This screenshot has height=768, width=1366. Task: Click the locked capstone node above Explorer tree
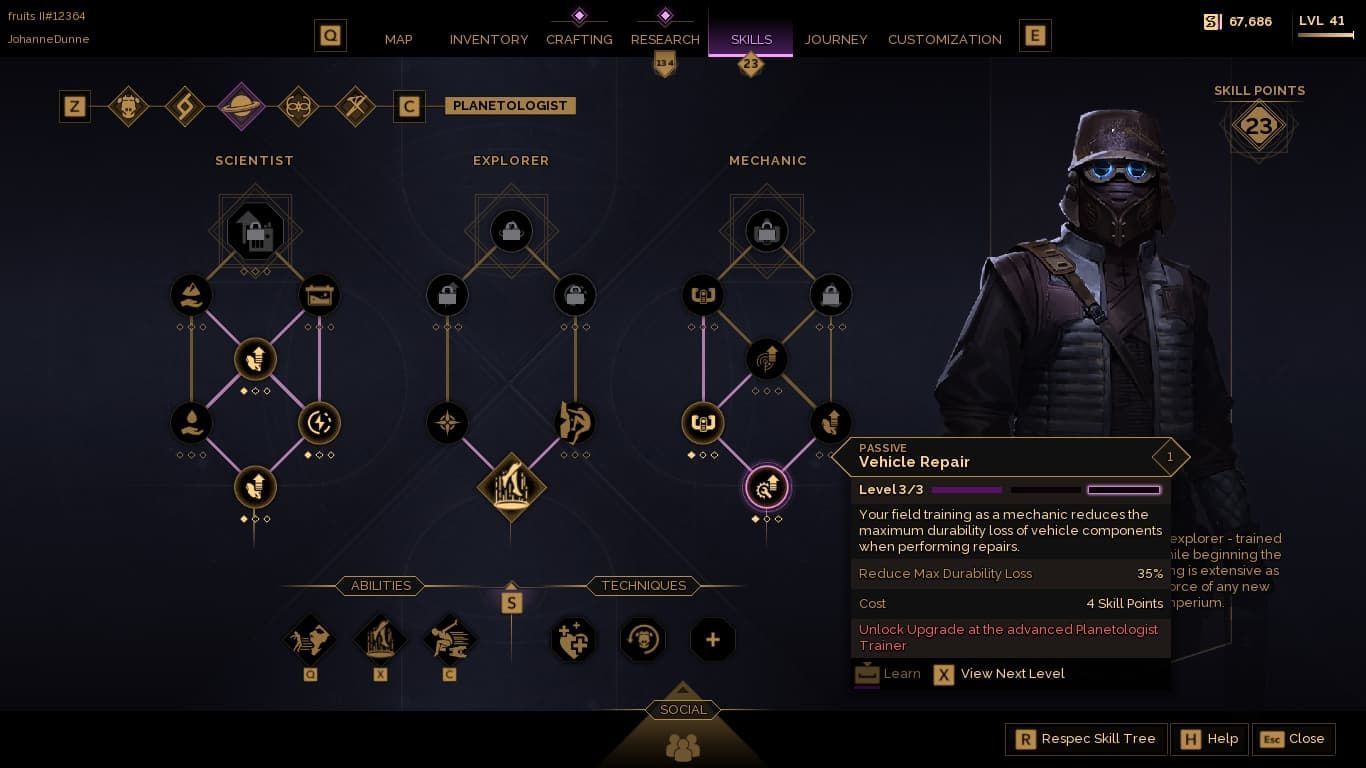[511, 230]
